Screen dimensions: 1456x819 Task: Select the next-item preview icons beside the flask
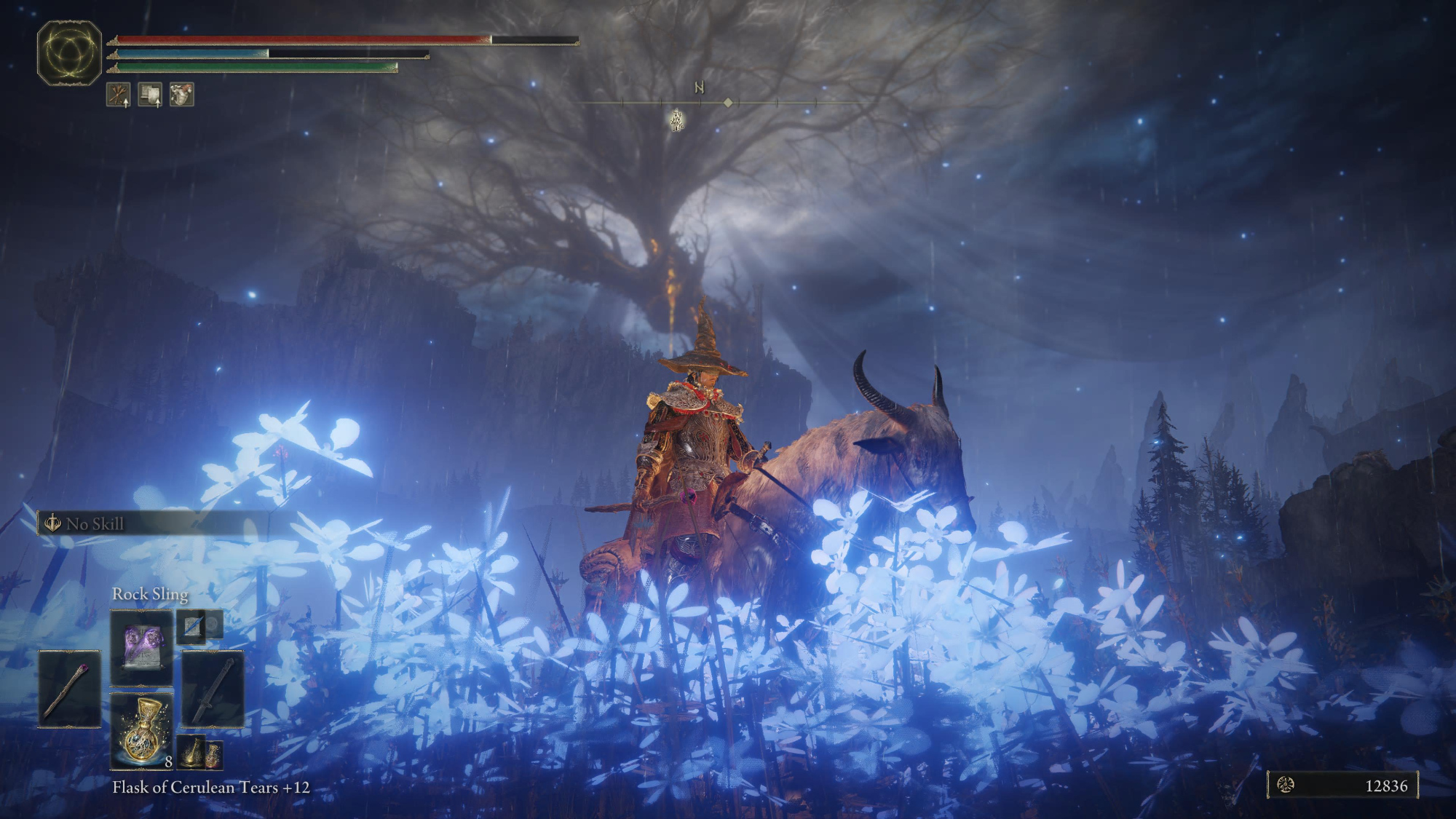coord(199,753)
